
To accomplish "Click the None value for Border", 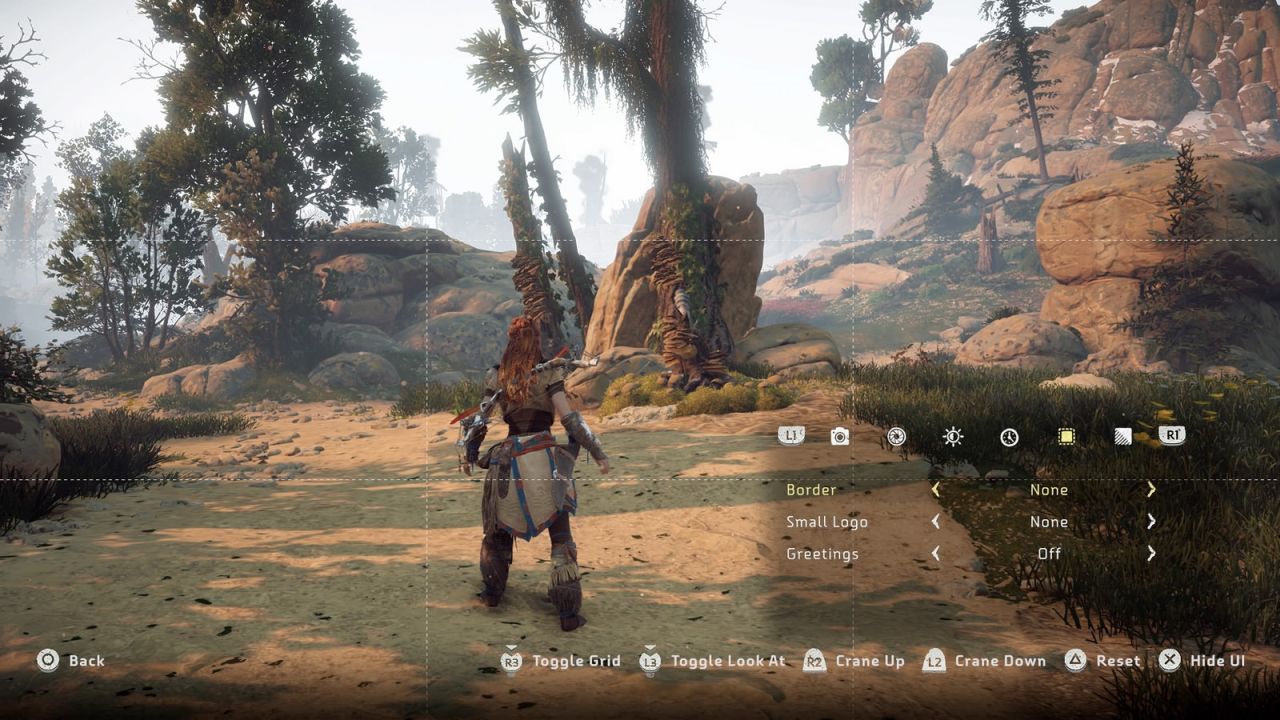I will 1049,490.
